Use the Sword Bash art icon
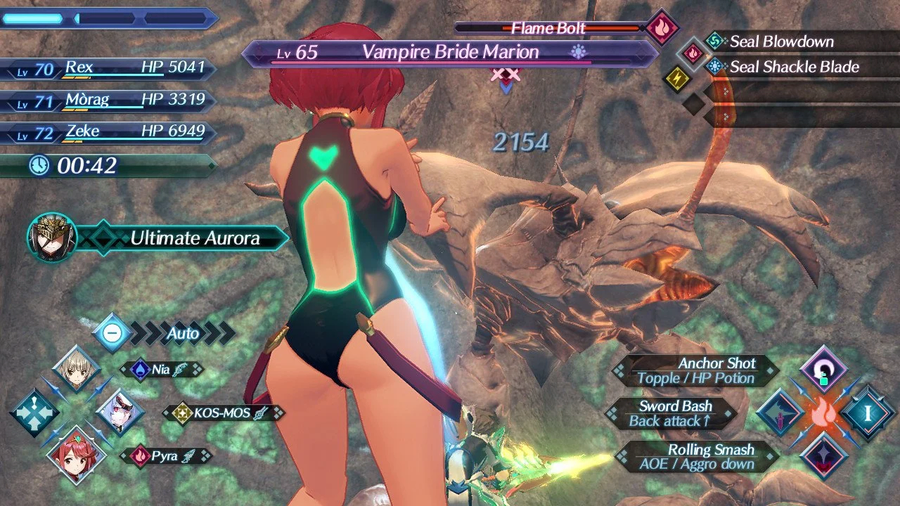 pyautogui.click(x=779, y=412)
